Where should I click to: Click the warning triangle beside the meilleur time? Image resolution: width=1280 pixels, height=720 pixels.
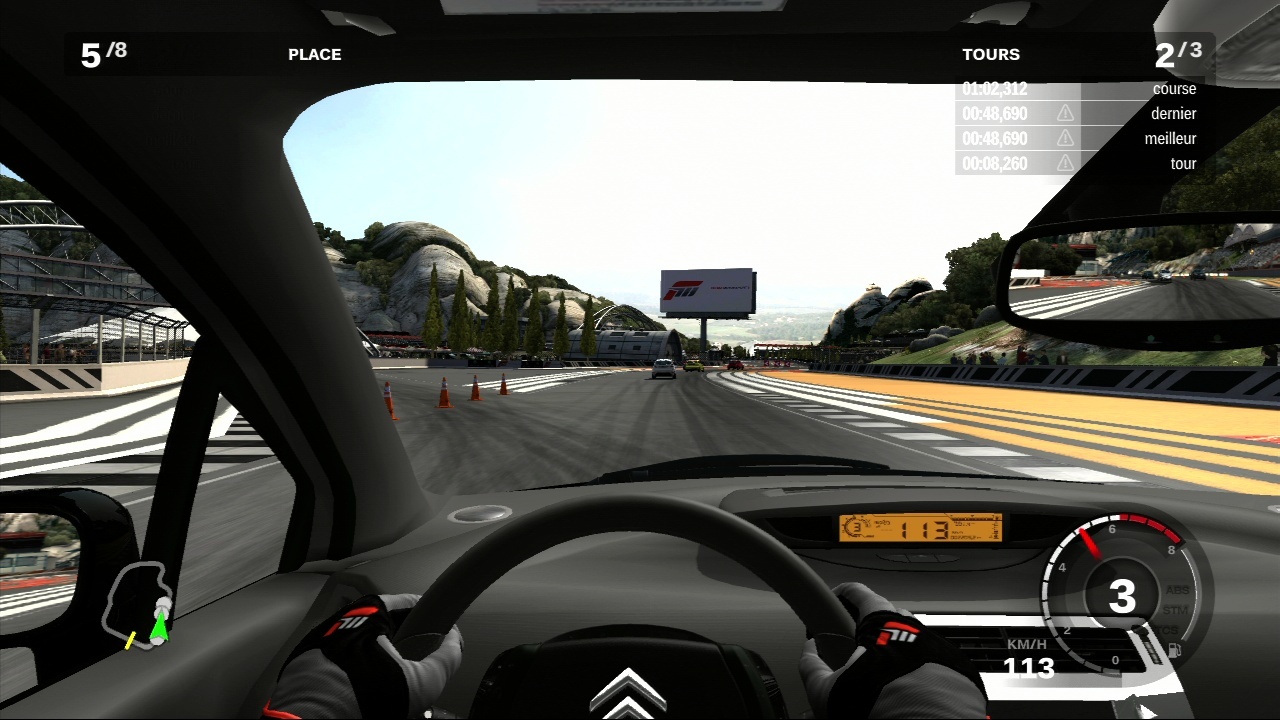coord(1065,138)
